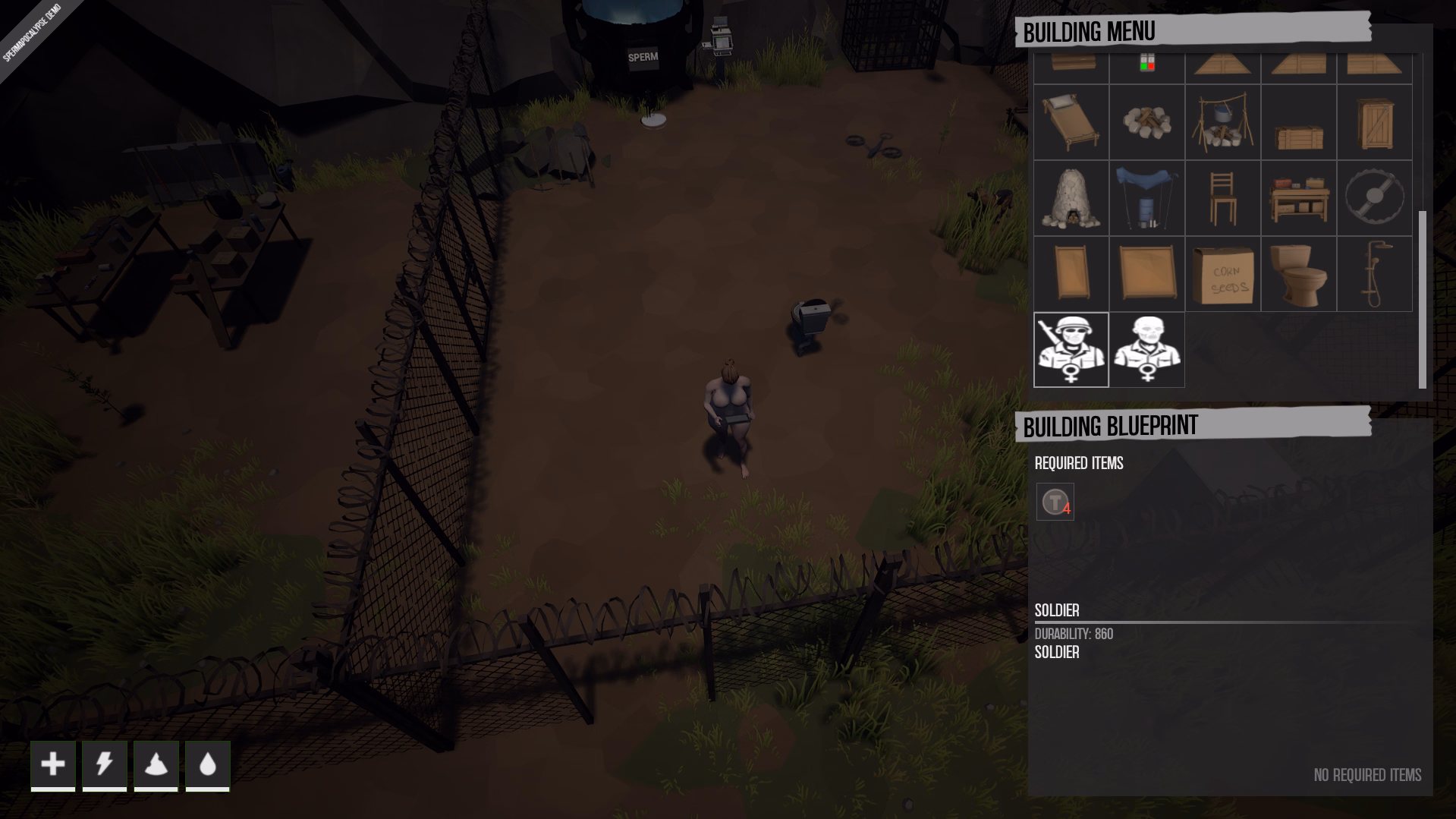Image resolution: width=1456 pixels, height=819 pixels.
Task: Choose the blue tarp water collector
Action: pyautogui.click(x=1146, y=198)
